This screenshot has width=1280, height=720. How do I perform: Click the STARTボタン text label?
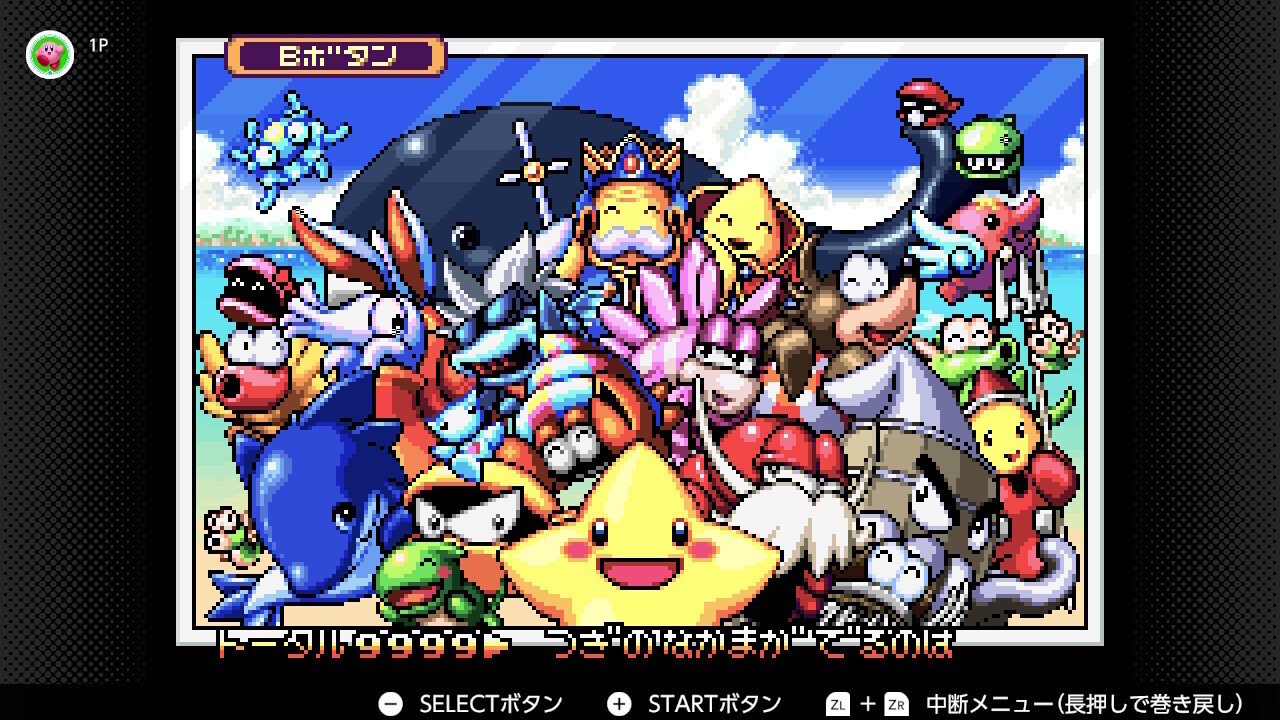tap(718, 703)
